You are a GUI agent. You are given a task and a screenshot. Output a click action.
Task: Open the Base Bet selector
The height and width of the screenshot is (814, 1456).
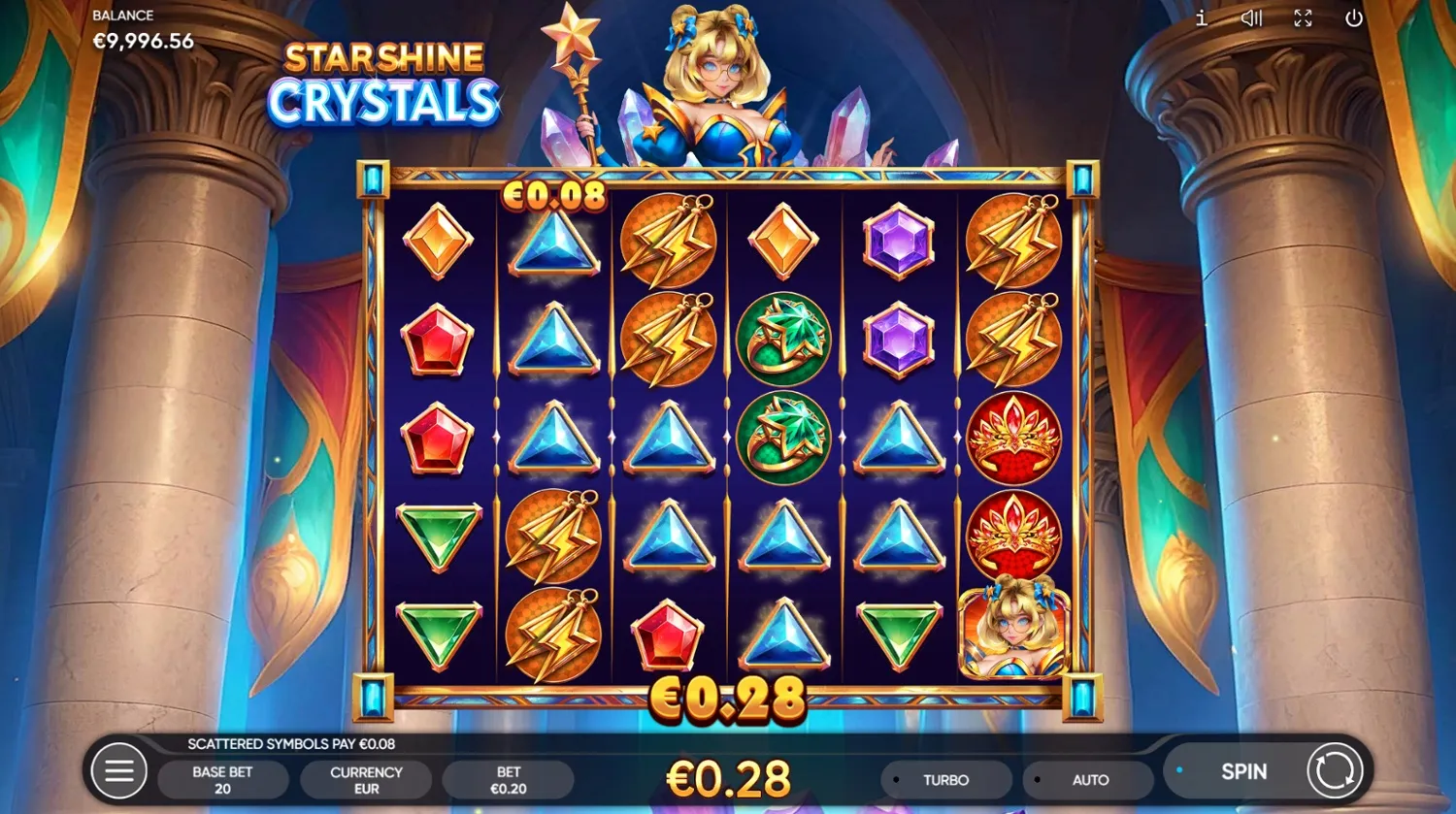pos(222,779)
